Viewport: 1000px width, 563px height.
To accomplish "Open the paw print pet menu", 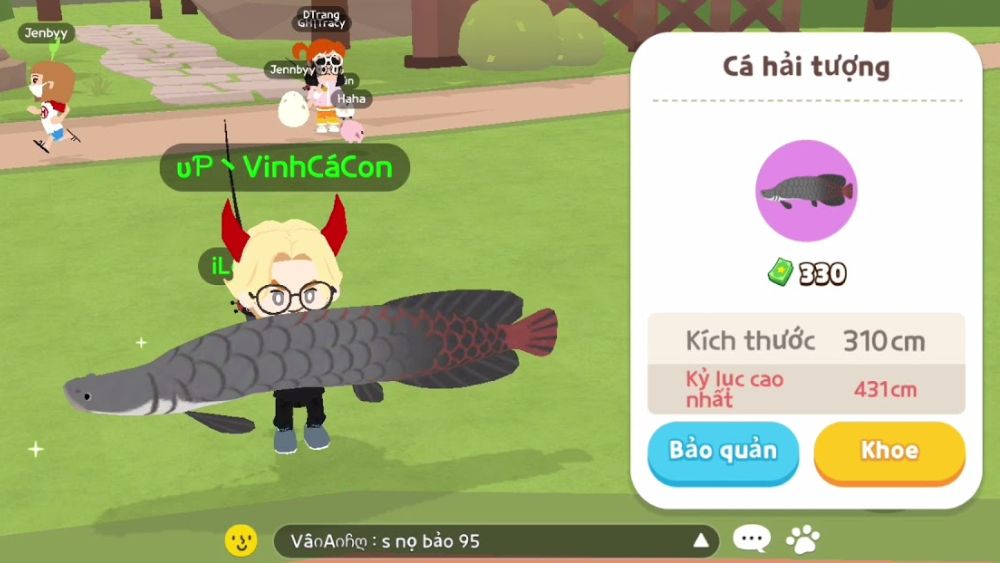I will [x=802, y=540].
